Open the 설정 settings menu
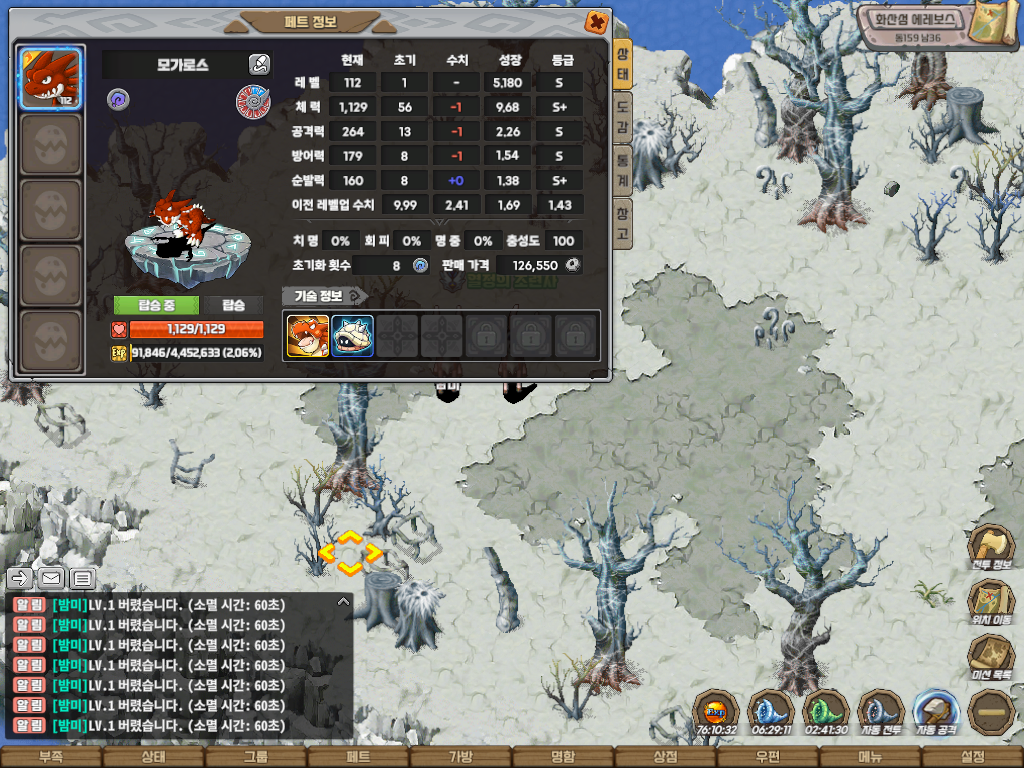This screenshot has width=1024, height=768. 972,757
